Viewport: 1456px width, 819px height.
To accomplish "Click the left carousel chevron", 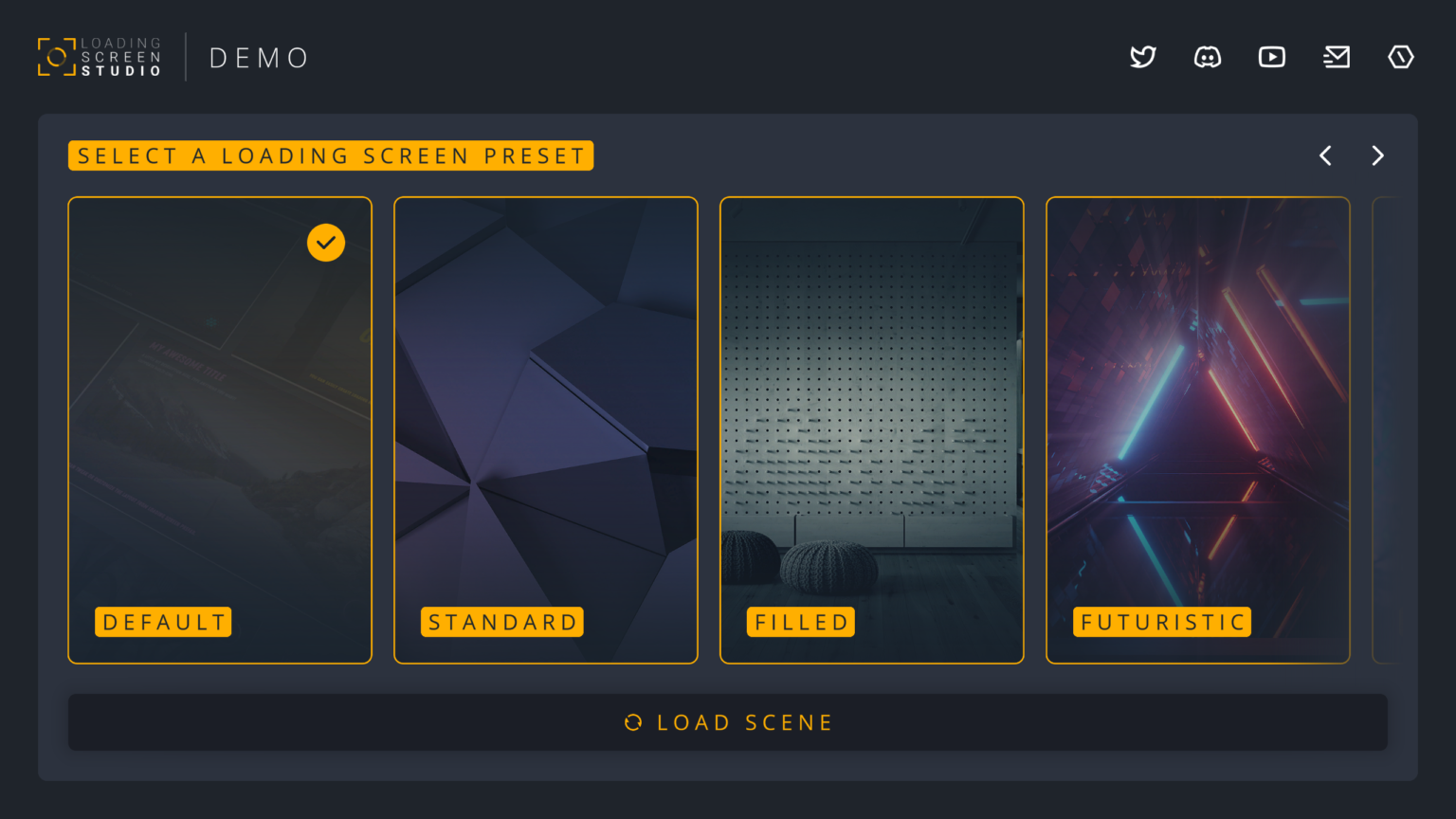I will coord(1324,155).
